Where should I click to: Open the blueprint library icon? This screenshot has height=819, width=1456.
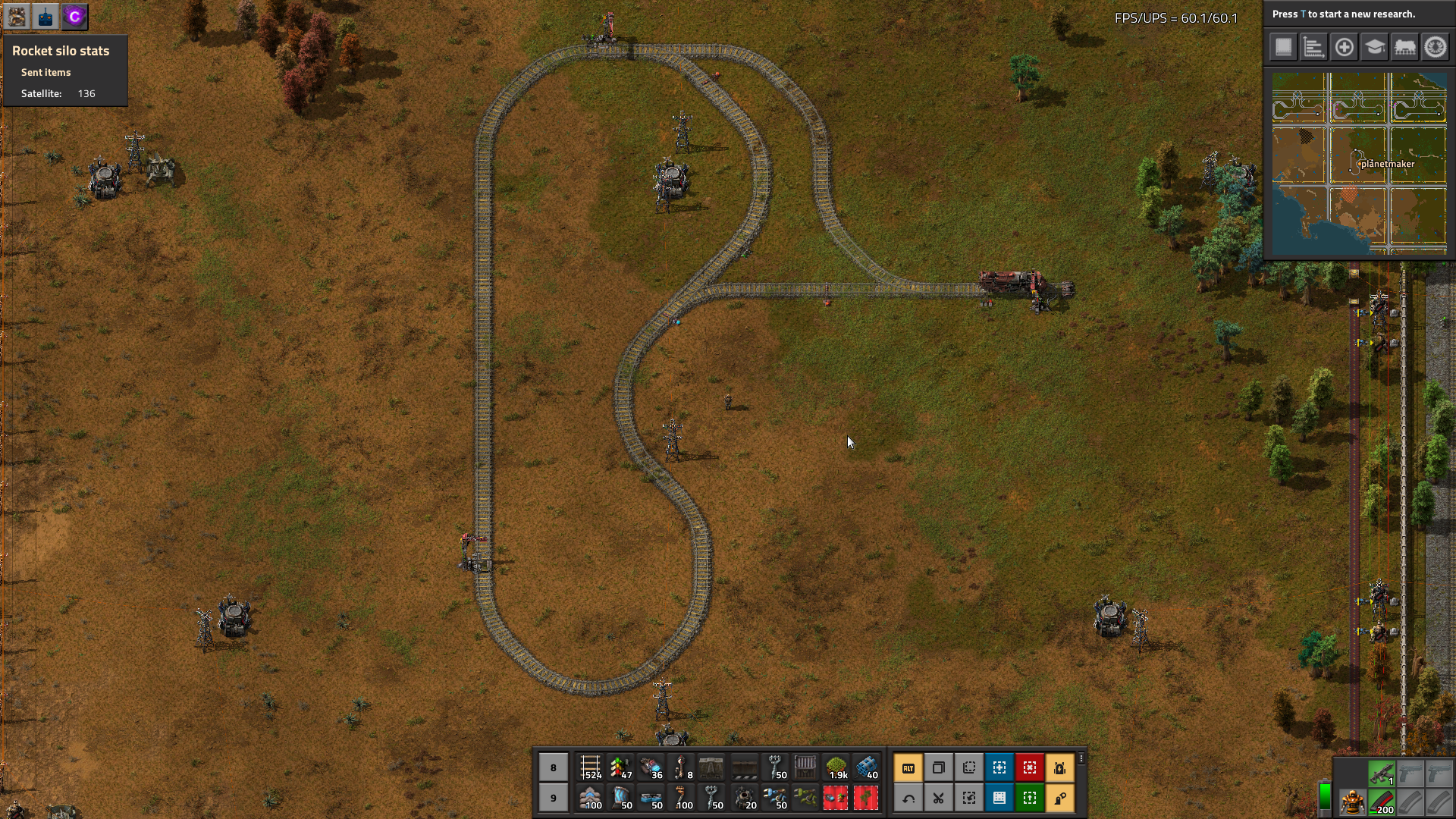pos(1282,46)
